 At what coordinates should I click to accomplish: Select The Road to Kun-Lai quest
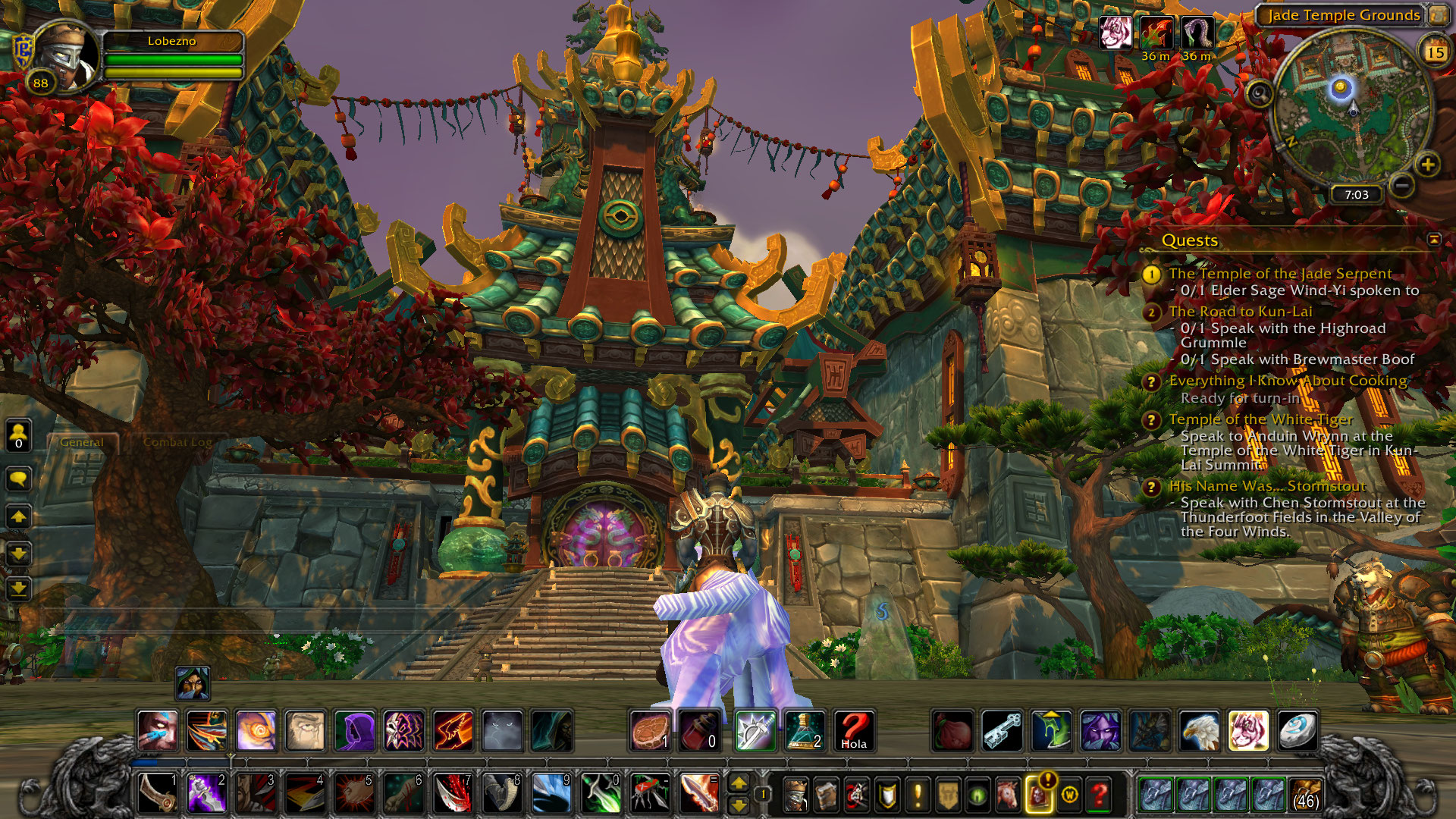coord(1240,312)
